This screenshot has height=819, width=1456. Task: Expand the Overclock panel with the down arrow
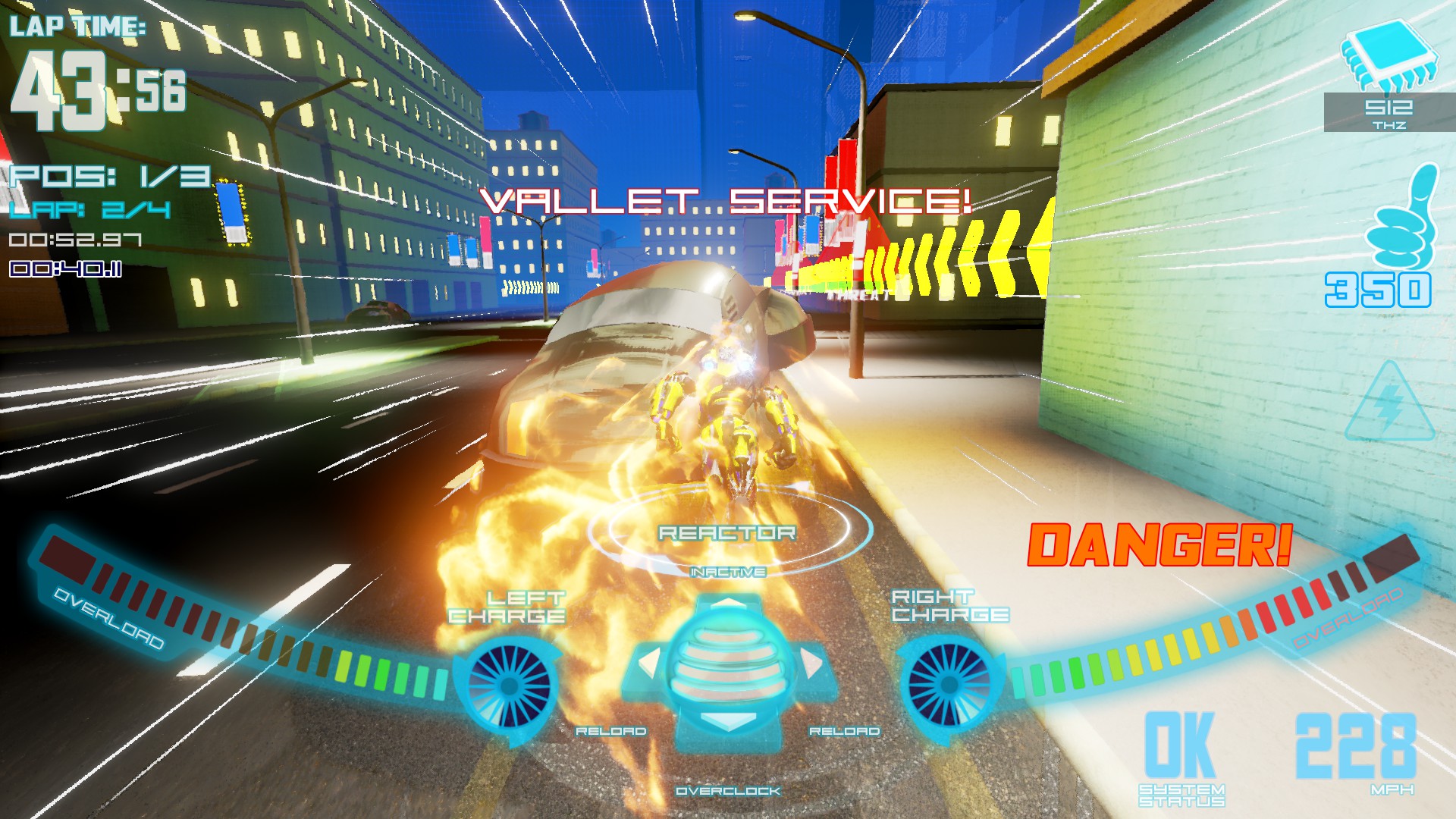730,723
